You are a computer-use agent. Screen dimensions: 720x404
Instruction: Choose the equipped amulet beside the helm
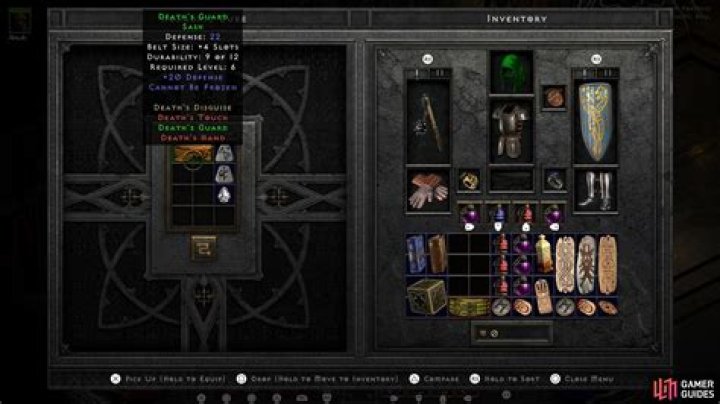coord(553,97)
